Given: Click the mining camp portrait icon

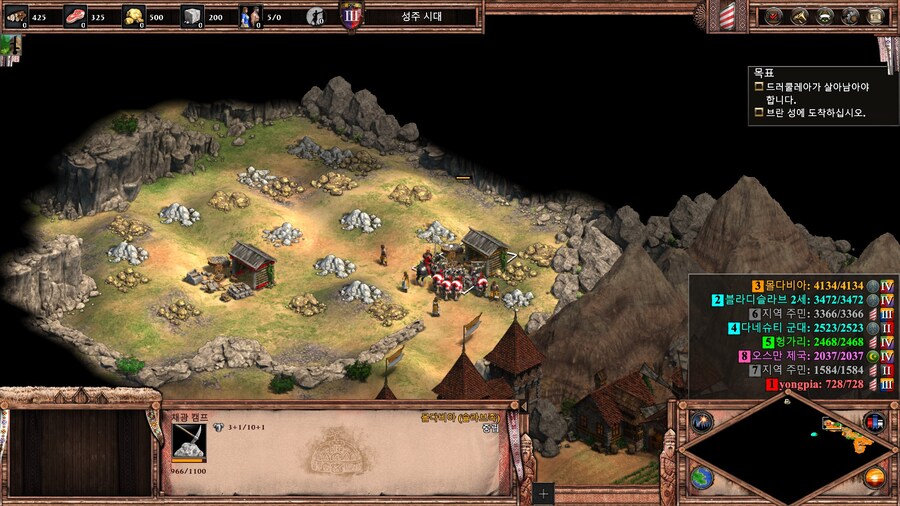Looking at the screenshot, I should point(188,442).
